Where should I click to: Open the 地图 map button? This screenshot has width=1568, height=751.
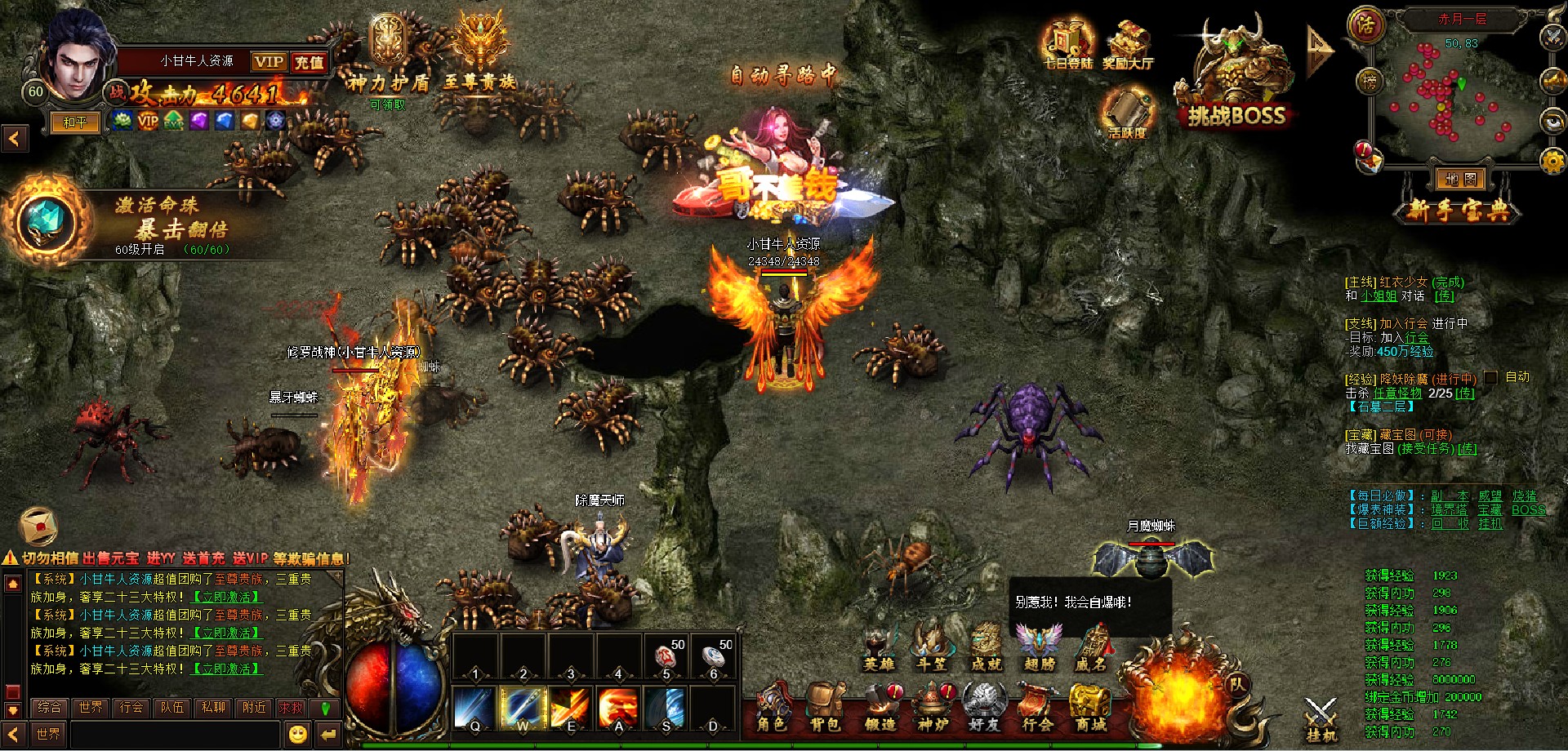tap(1460, 179)
